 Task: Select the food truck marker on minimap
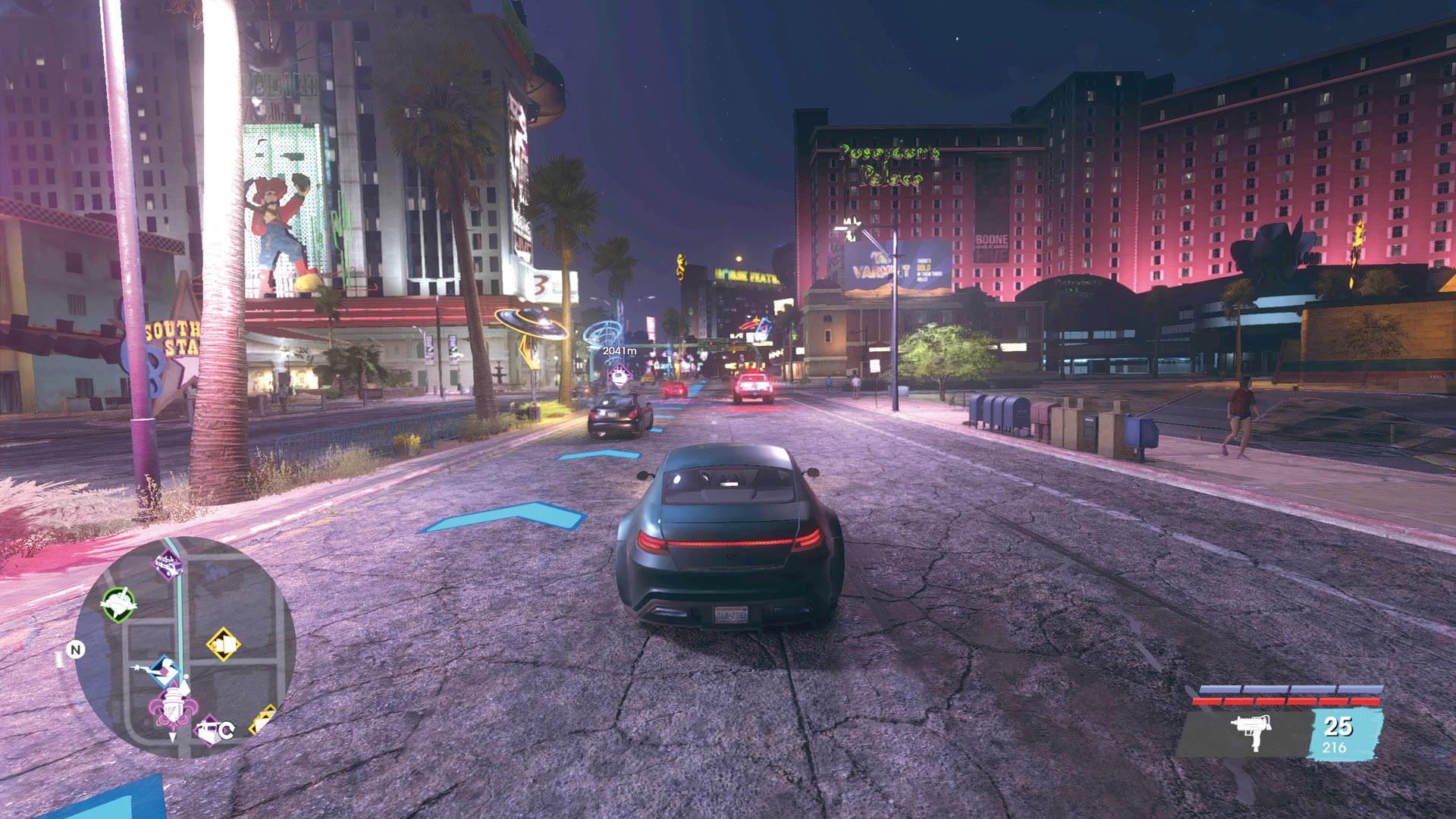(168, 565)
